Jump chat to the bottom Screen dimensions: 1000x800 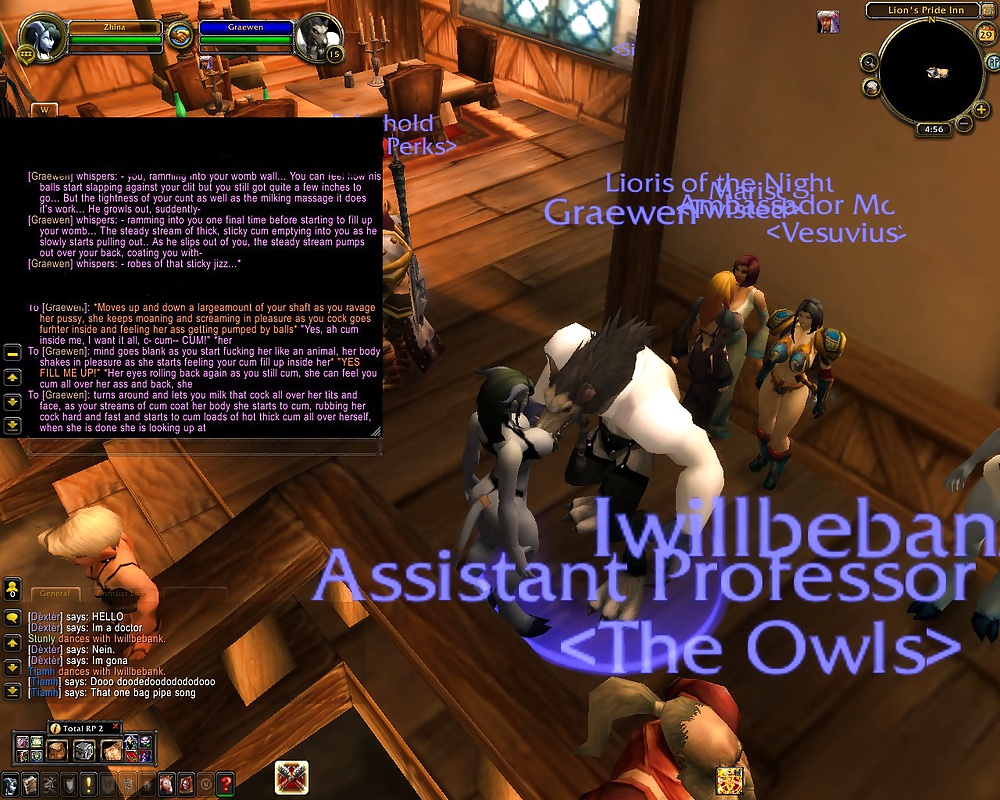click(x=13, y=690)
